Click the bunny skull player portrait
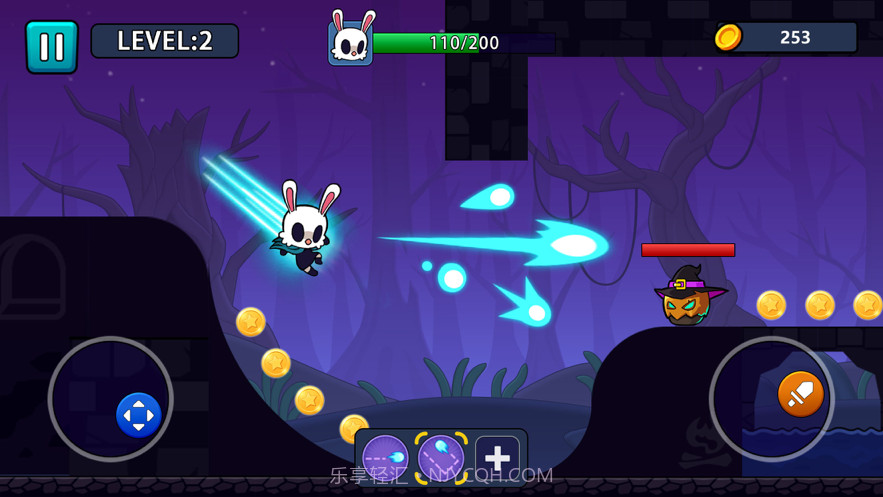This screenshot has width=883, height=497. tap(351, 41)
